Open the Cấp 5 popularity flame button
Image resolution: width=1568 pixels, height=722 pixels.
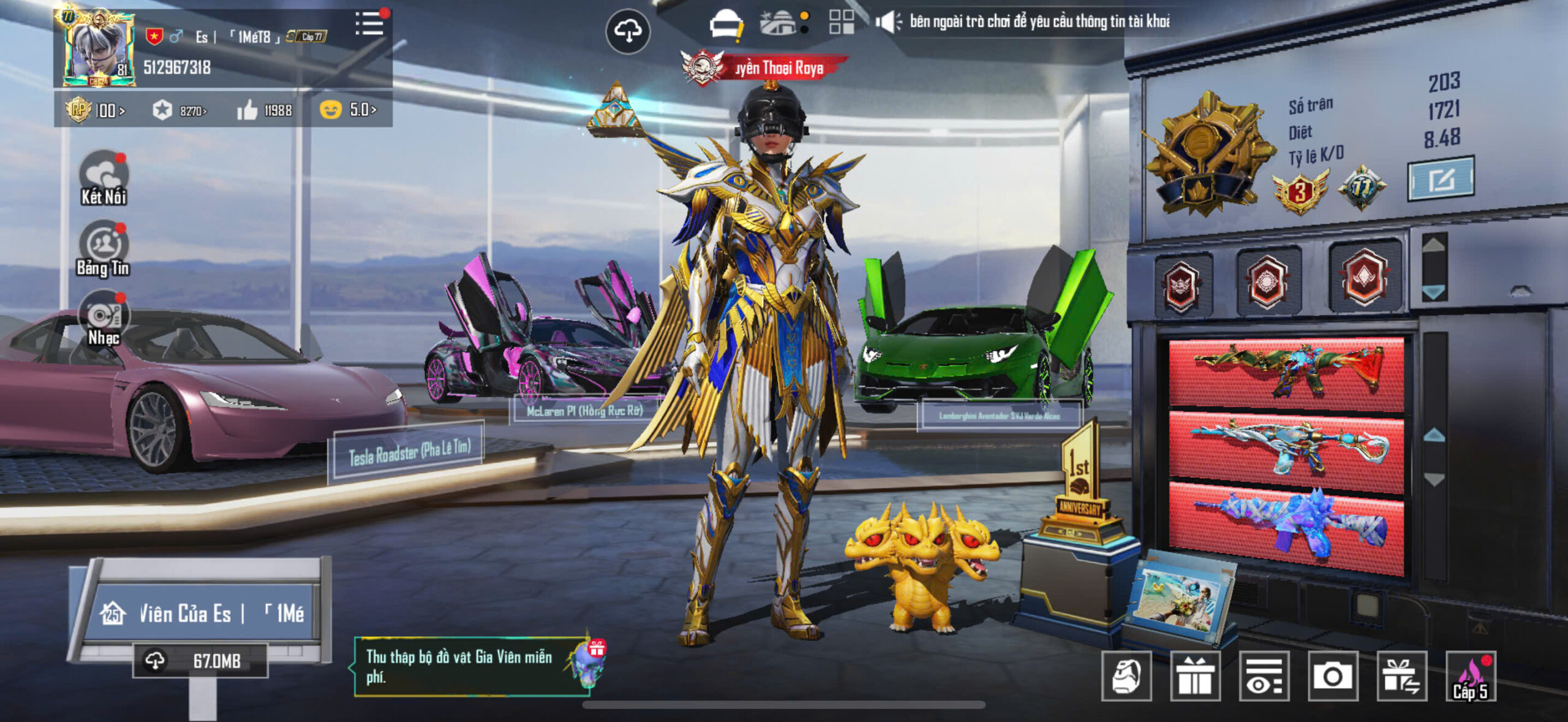coord(1471,676)
